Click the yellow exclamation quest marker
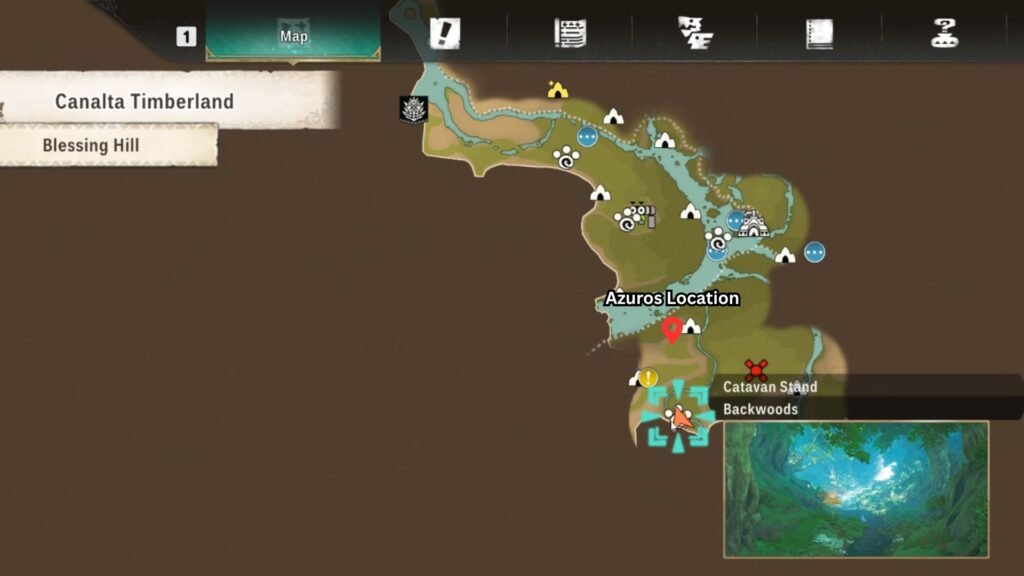Image resolution: width=1024 pixels, height=576 pixels. tap(649, 378)
